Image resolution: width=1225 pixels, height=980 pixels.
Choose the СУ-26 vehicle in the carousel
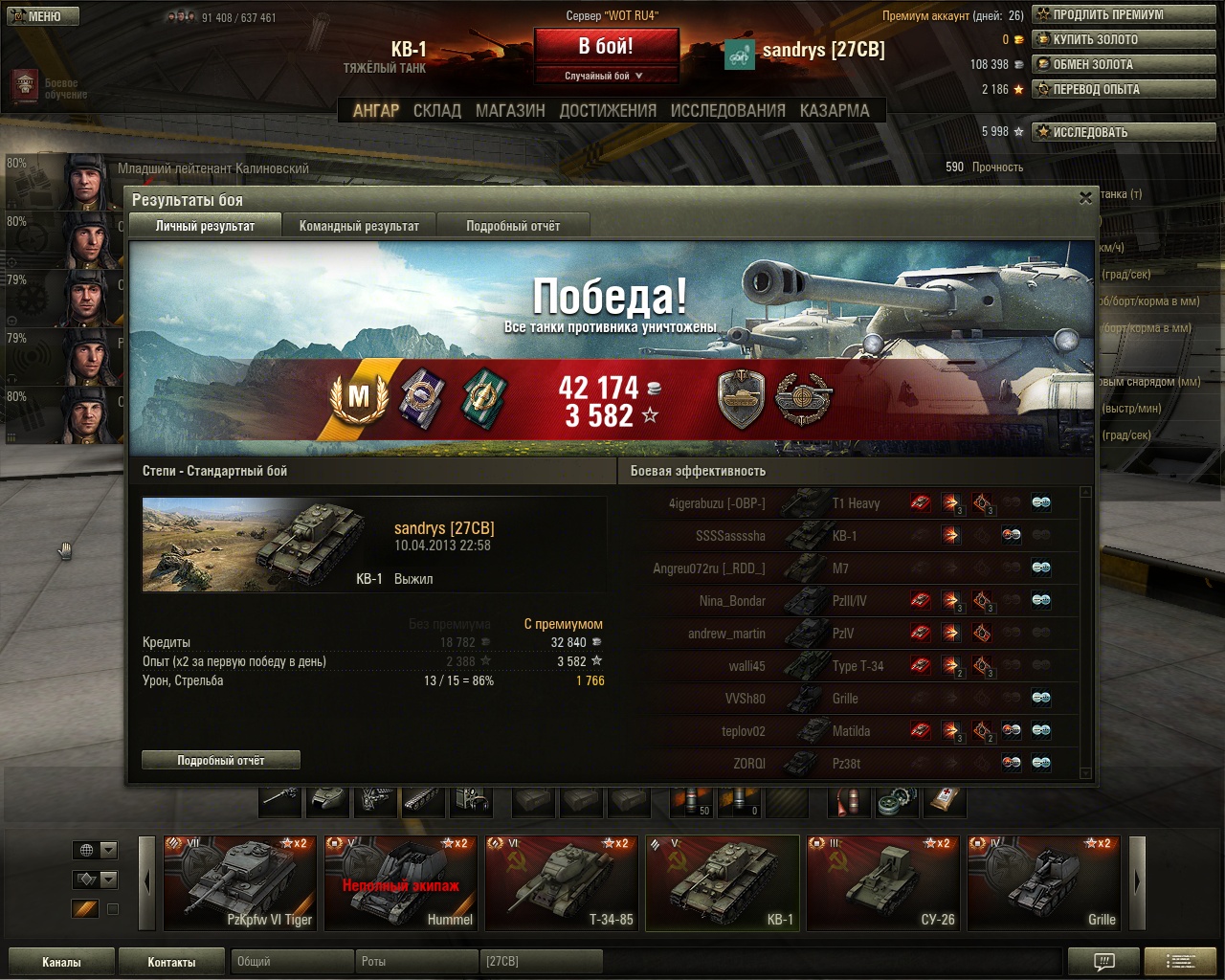882,883
